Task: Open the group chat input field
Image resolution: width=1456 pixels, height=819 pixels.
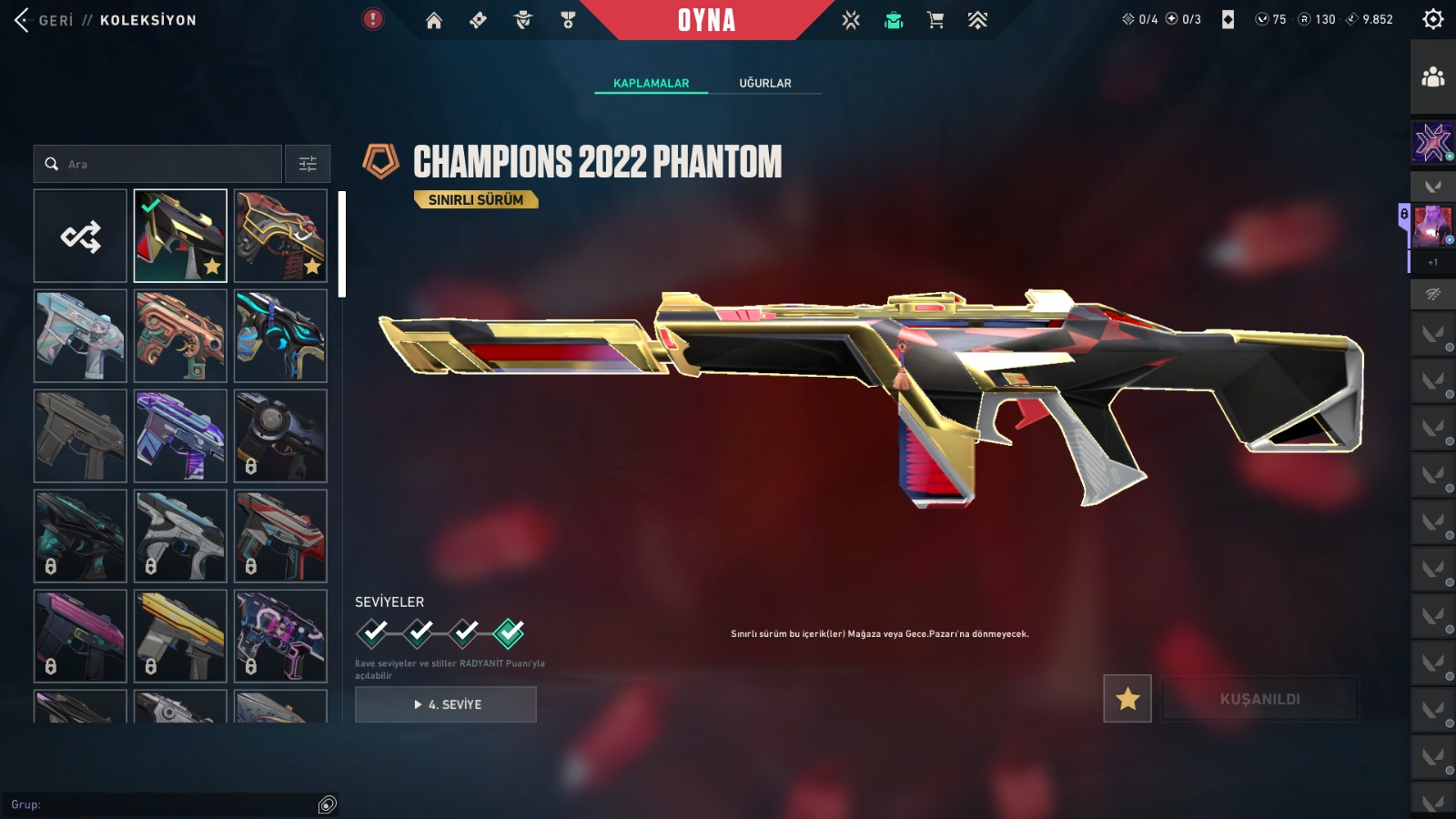Action: point(164,804)
